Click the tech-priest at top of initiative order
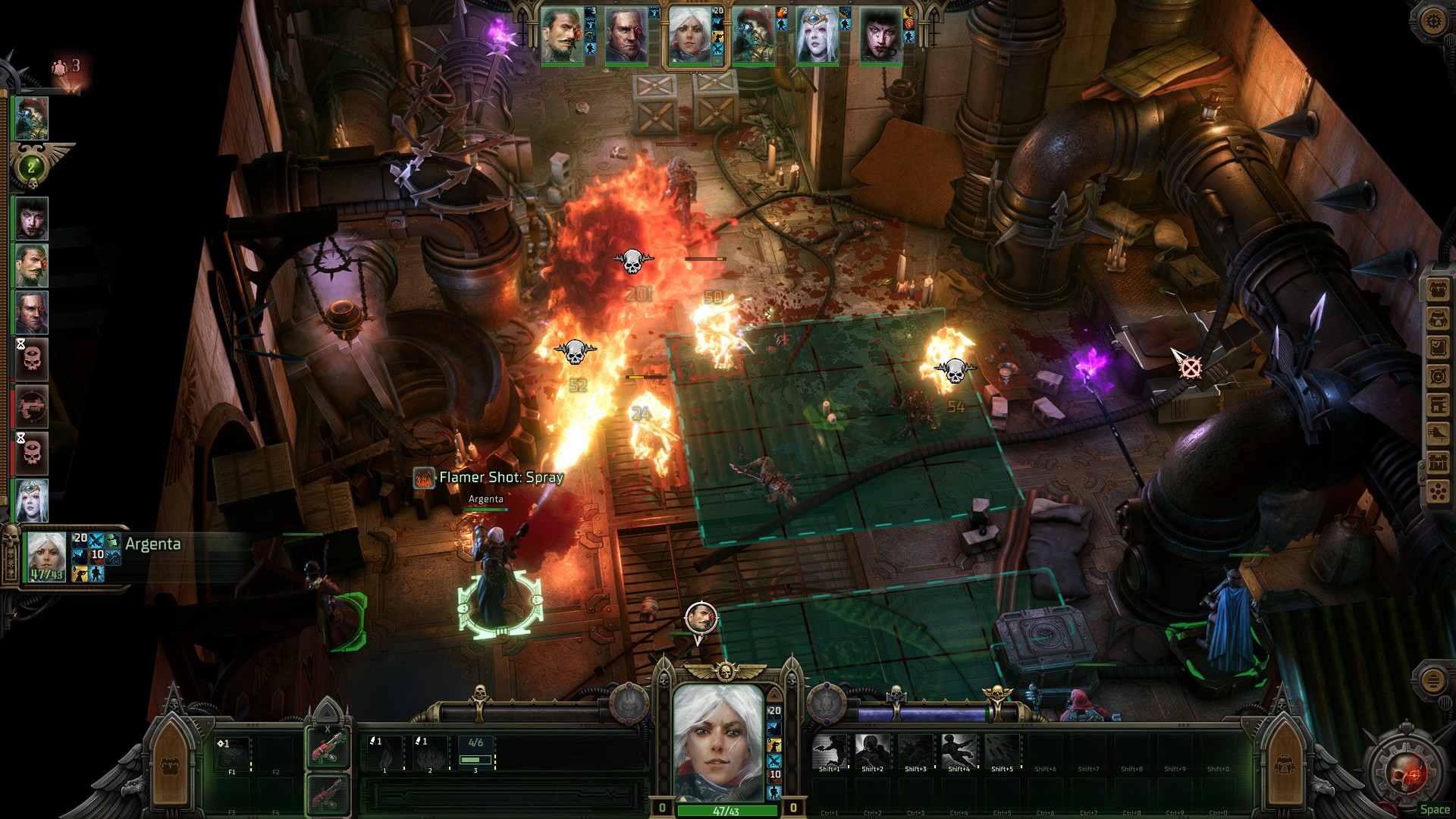The height and width of the screenshot is (819, 1456). point(32,118)
